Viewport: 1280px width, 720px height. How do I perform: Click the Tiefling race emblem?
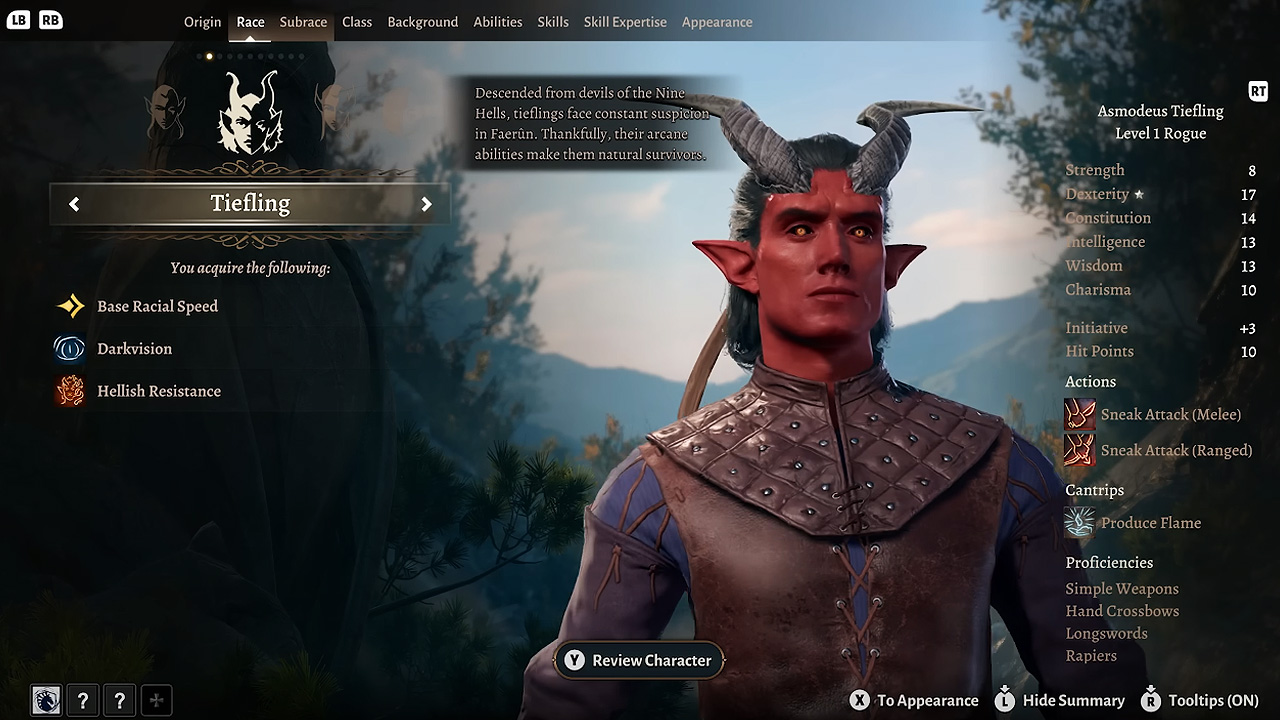pos(250,120)
